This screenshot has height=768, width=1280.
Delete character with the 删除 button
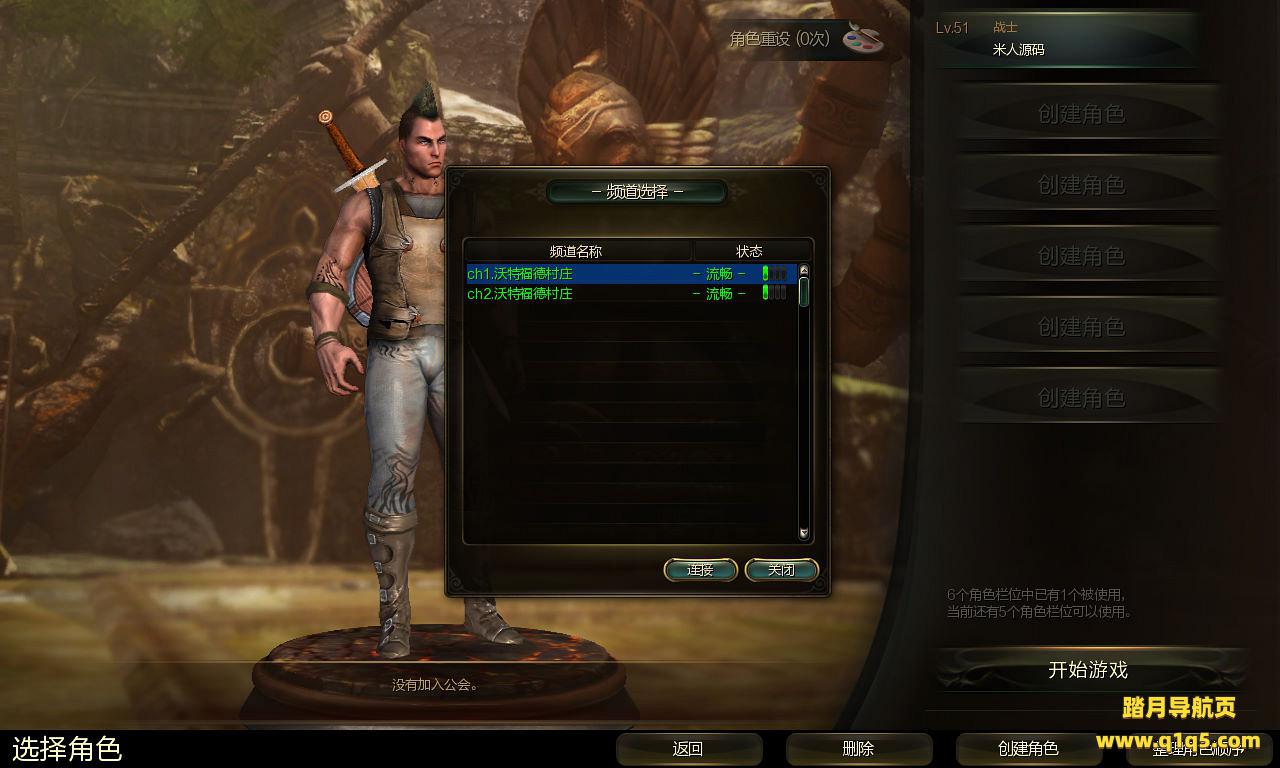[858, 748]
